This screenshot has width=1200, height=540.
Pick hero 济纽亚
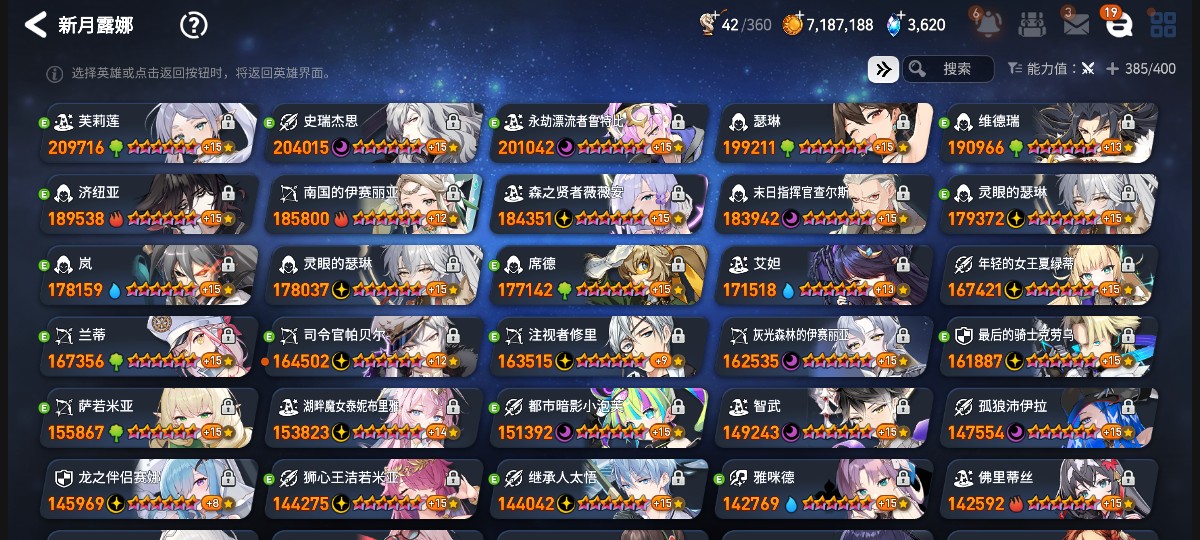(148, 205)
